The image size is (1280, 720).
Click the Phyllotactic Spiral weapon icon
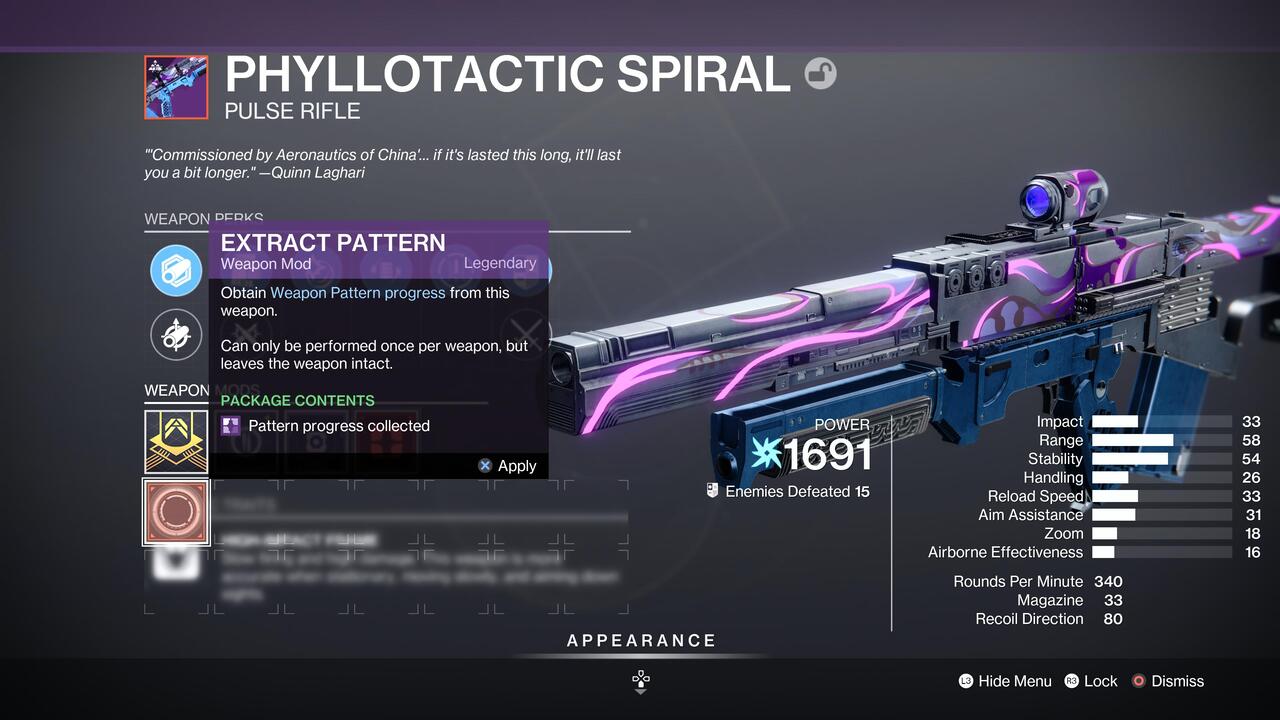coord(176,87)
